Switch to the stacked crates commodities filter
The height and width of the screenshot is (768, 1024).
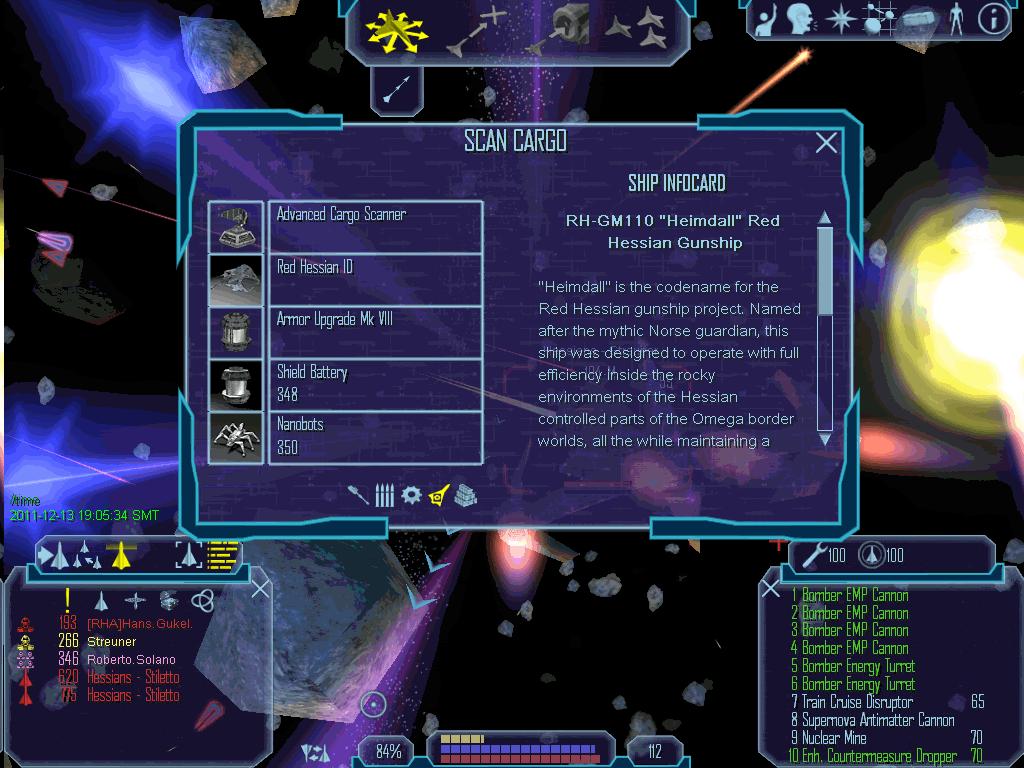pos(465,494)
